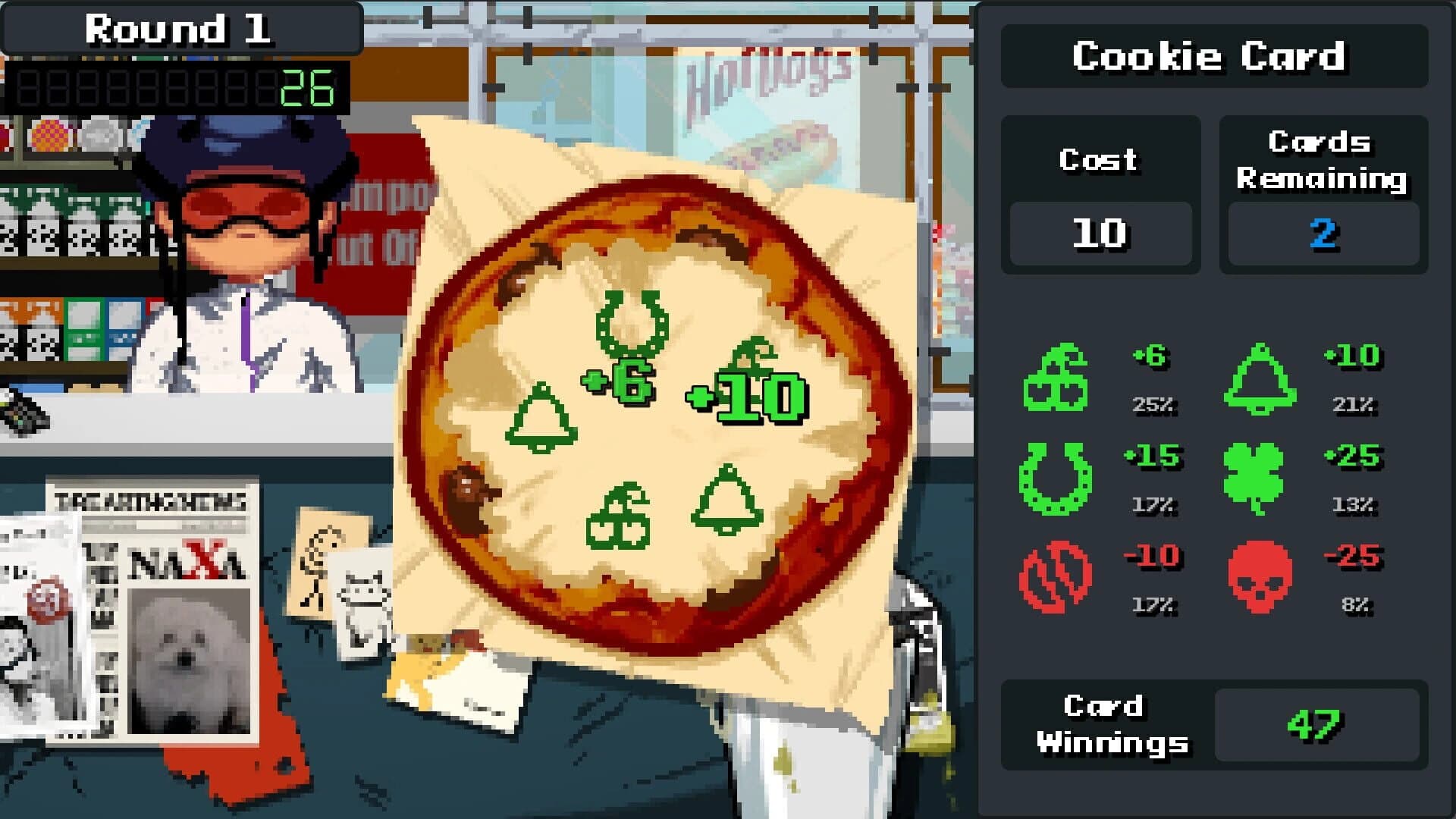Click the Cards Remaining counter showing 2
The image size is (1456, 819).
1323,234
